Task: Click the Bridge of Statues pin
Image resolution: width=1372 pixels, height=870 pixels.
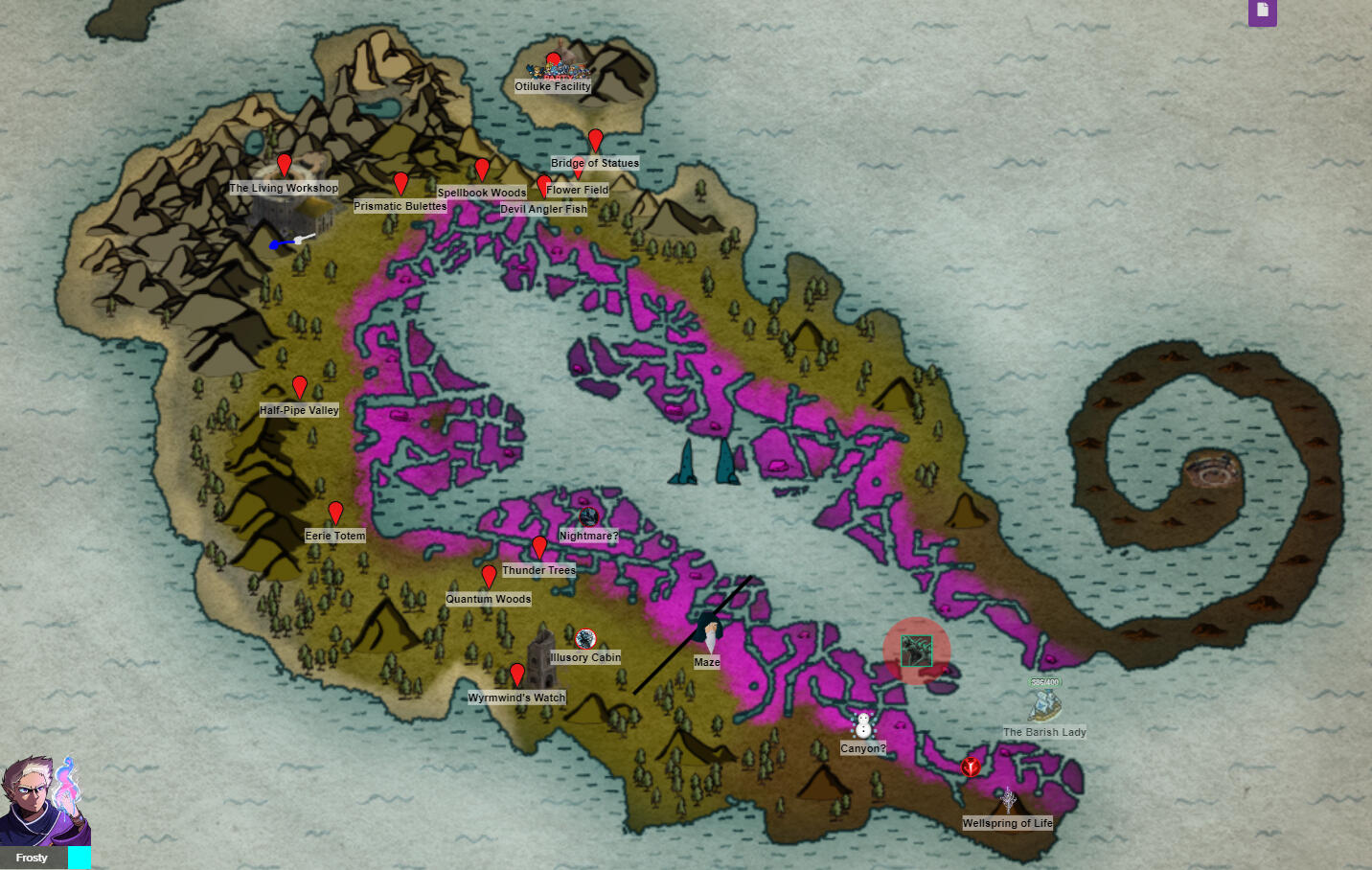Action: 595,141
